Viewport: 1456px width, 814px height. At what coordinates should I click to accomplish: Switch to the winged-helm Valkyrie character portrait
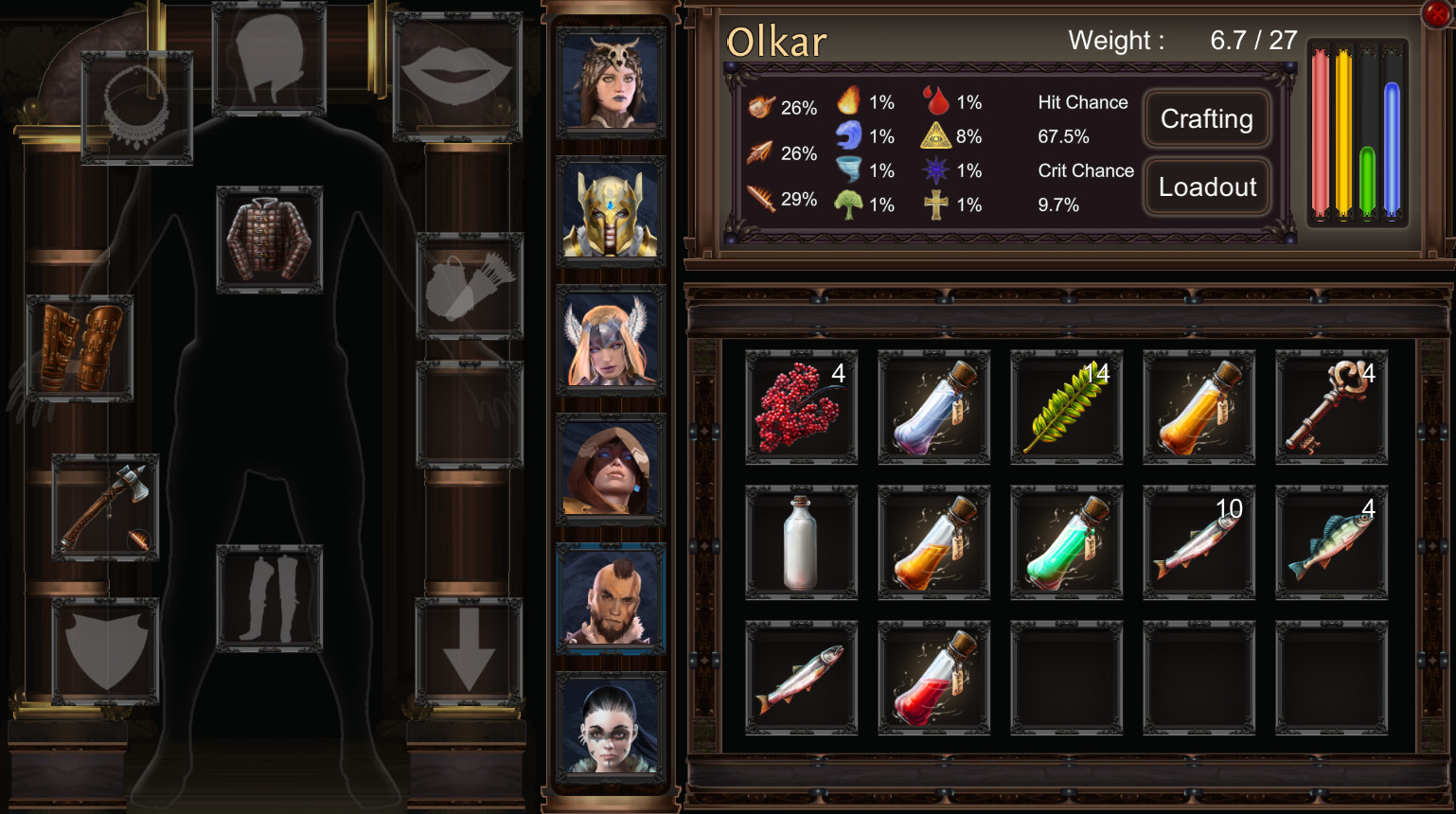click(610, 336)
